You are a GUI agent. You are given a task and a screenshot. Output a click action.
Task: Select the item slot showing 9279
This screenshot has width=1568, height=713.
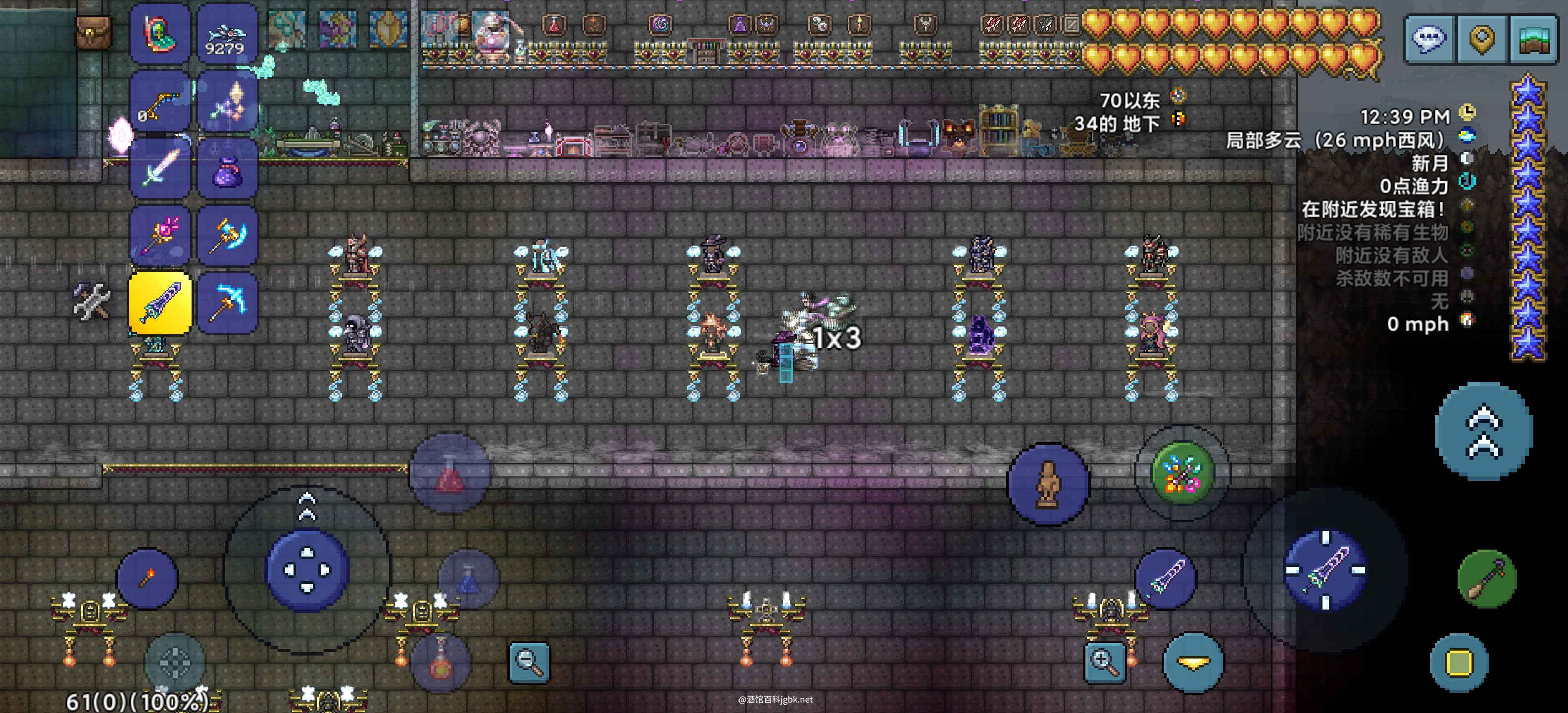227,35
